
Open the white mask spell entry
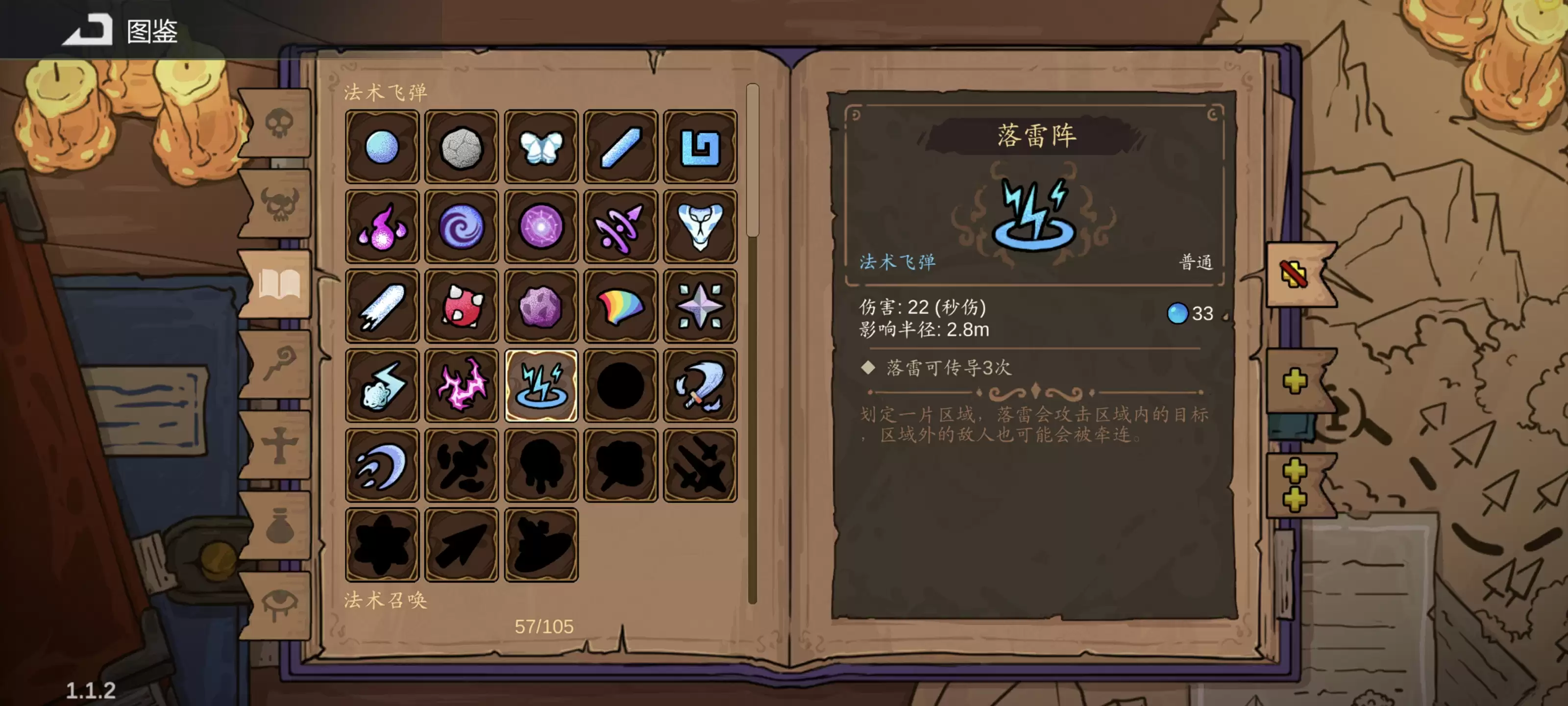700,226
